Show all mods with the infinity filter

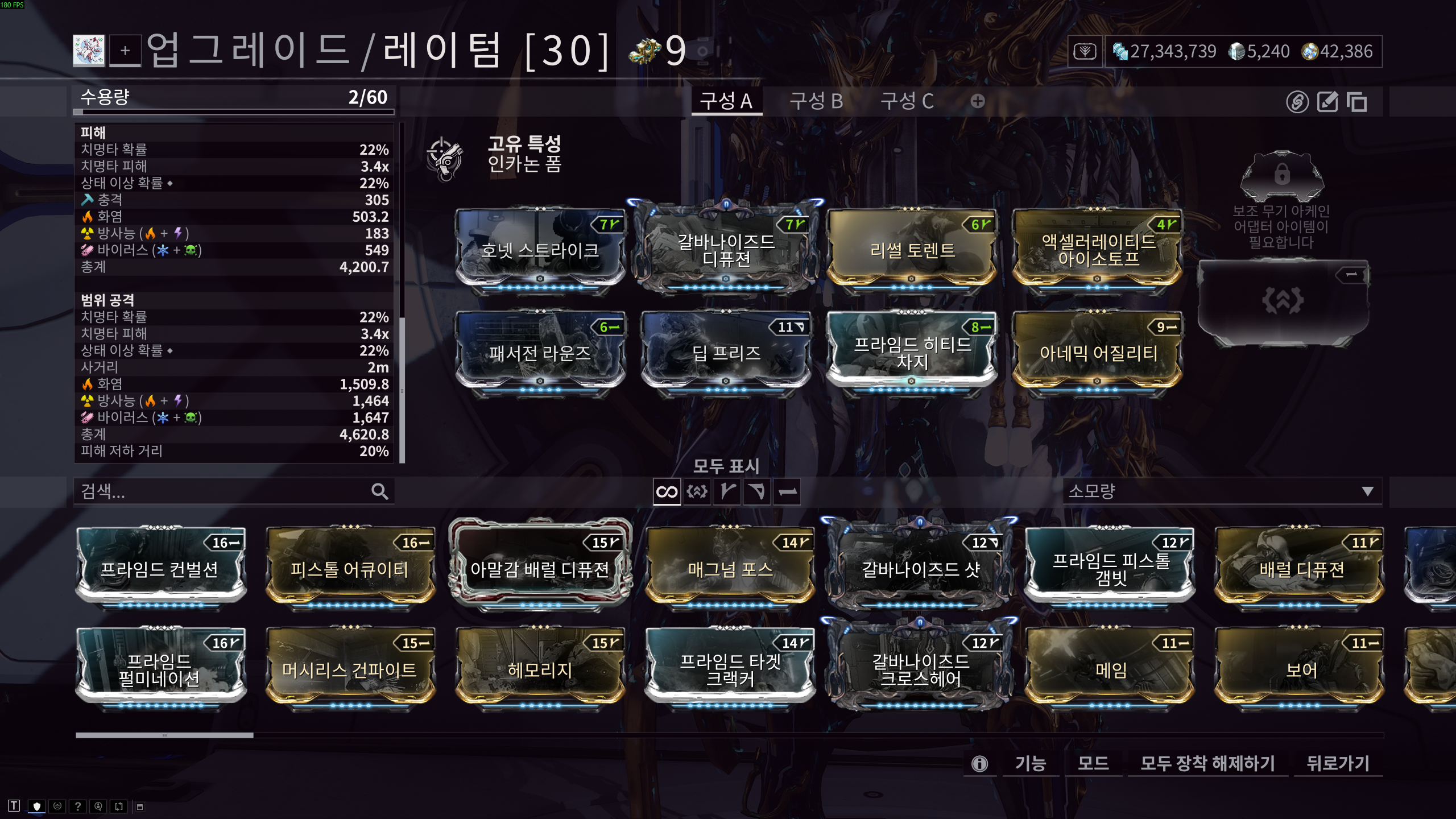click(667, 491)
